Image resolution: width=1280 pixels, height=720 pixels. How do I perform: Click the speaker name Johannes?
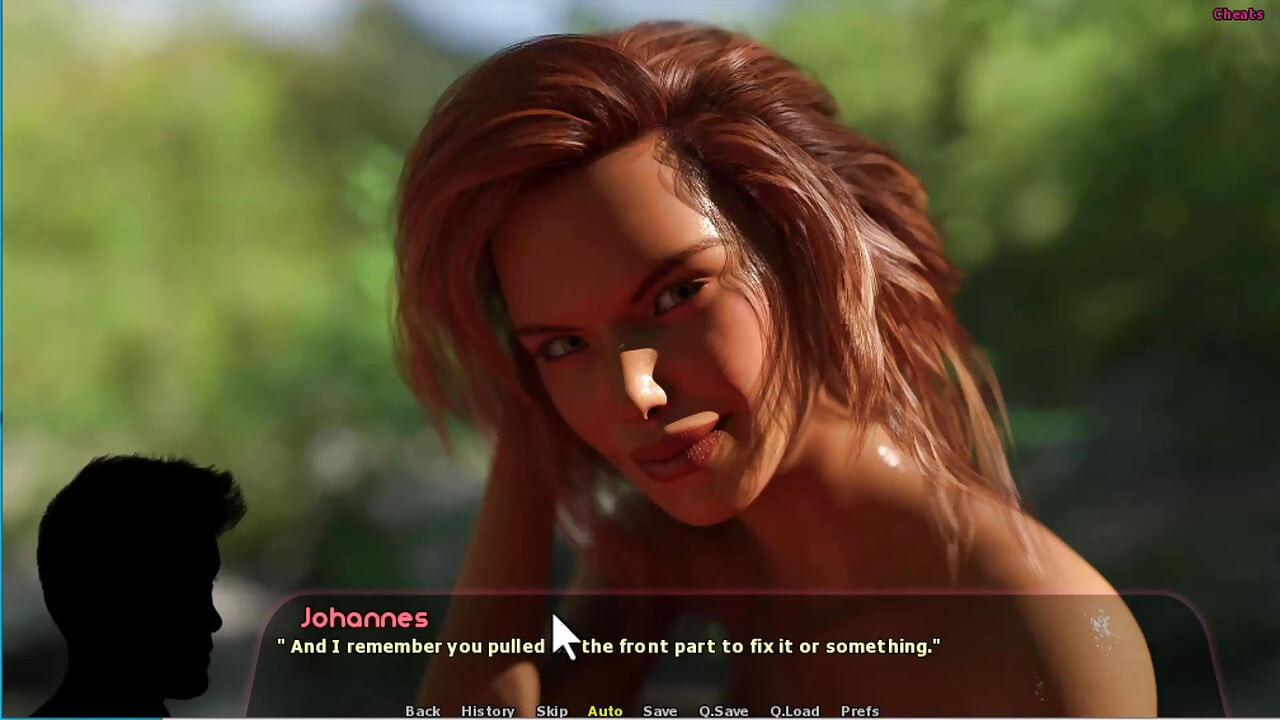(366, 619)
